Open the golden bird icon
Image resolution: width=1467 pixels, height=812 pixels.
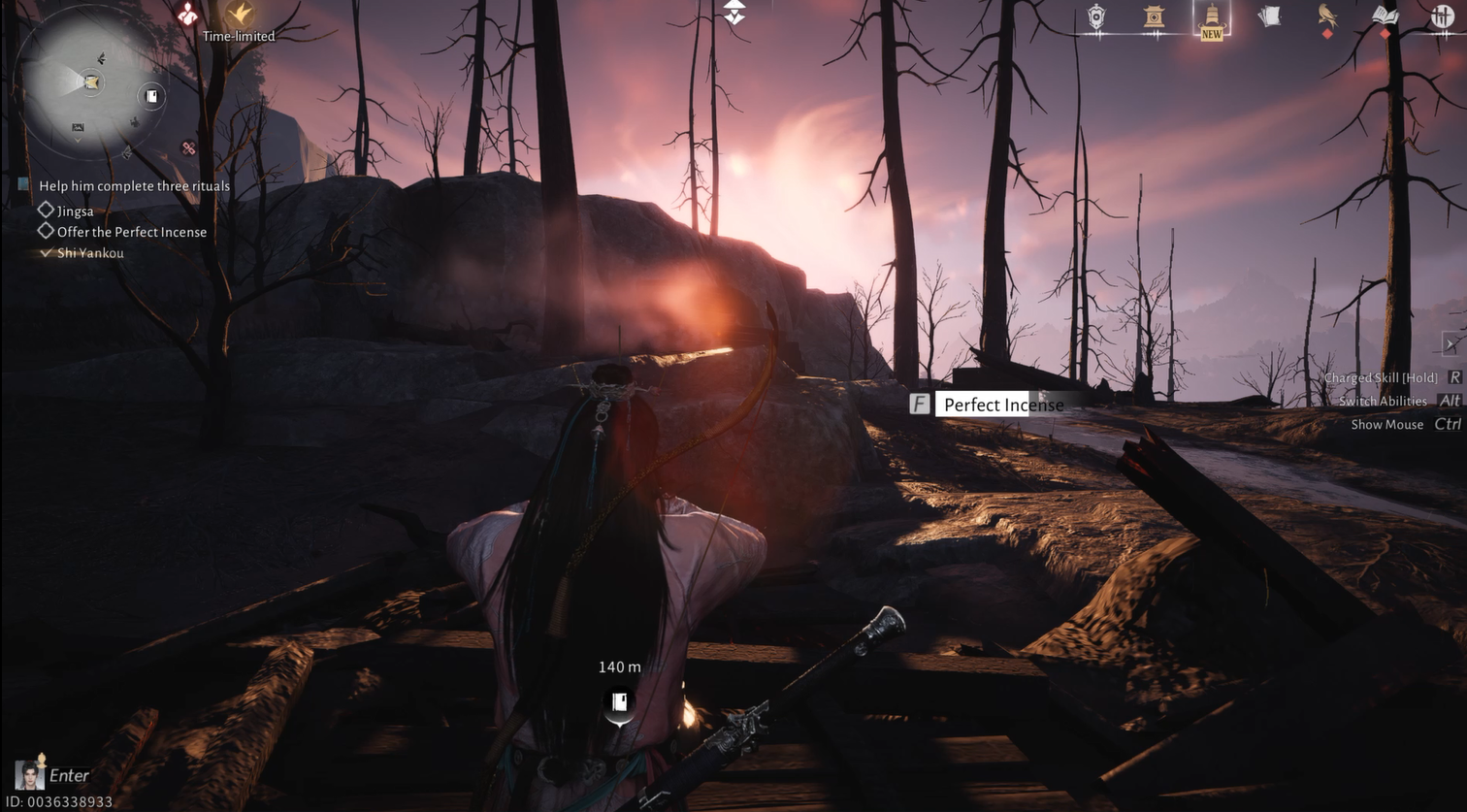pos(1327,16)
